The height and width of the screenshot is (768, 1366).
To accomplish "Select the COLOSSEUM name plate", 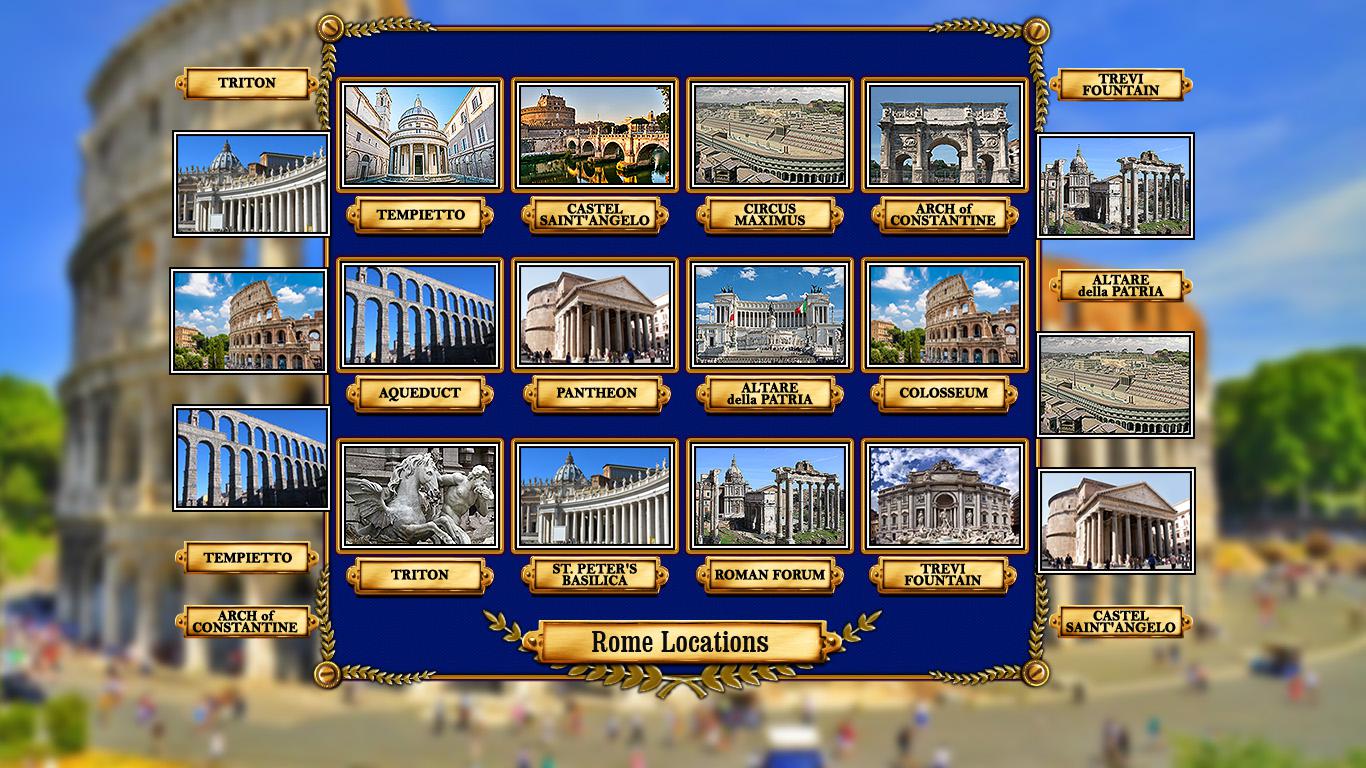I will [x=944, y=394].
